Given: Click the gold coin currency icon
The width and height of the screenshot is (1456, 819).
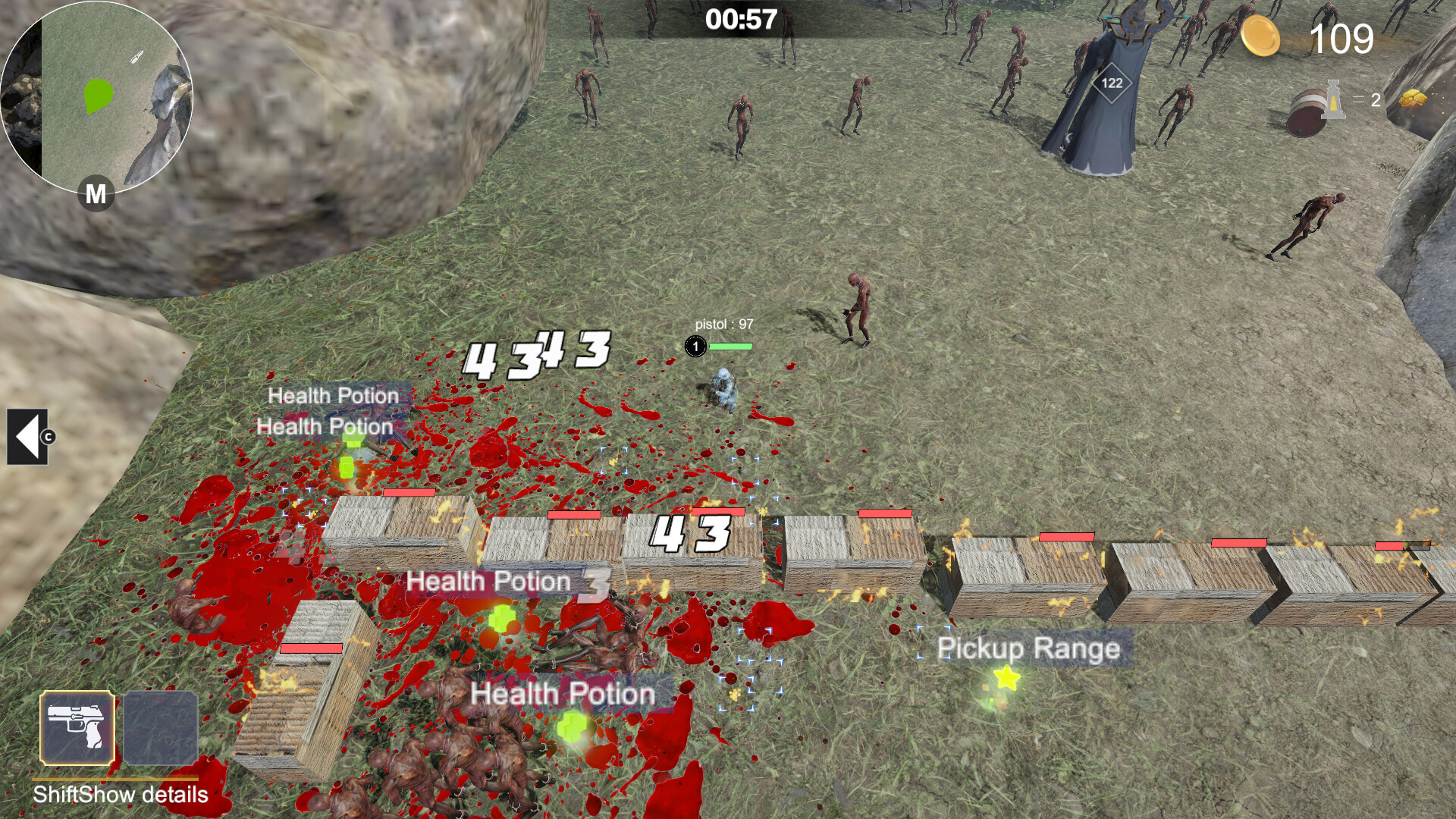Looking at the screenshot, I should pos(1262,36).
